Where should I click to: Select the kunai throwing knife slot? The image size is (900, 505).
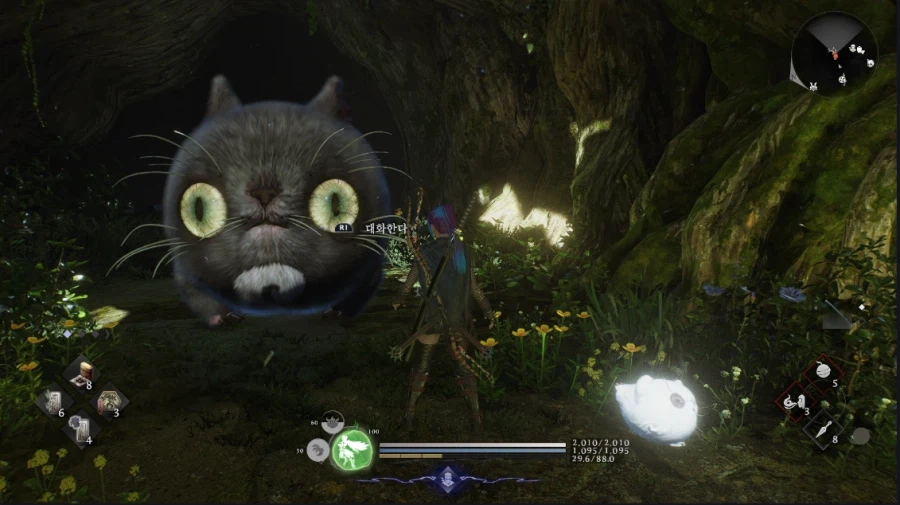[824, 431]
